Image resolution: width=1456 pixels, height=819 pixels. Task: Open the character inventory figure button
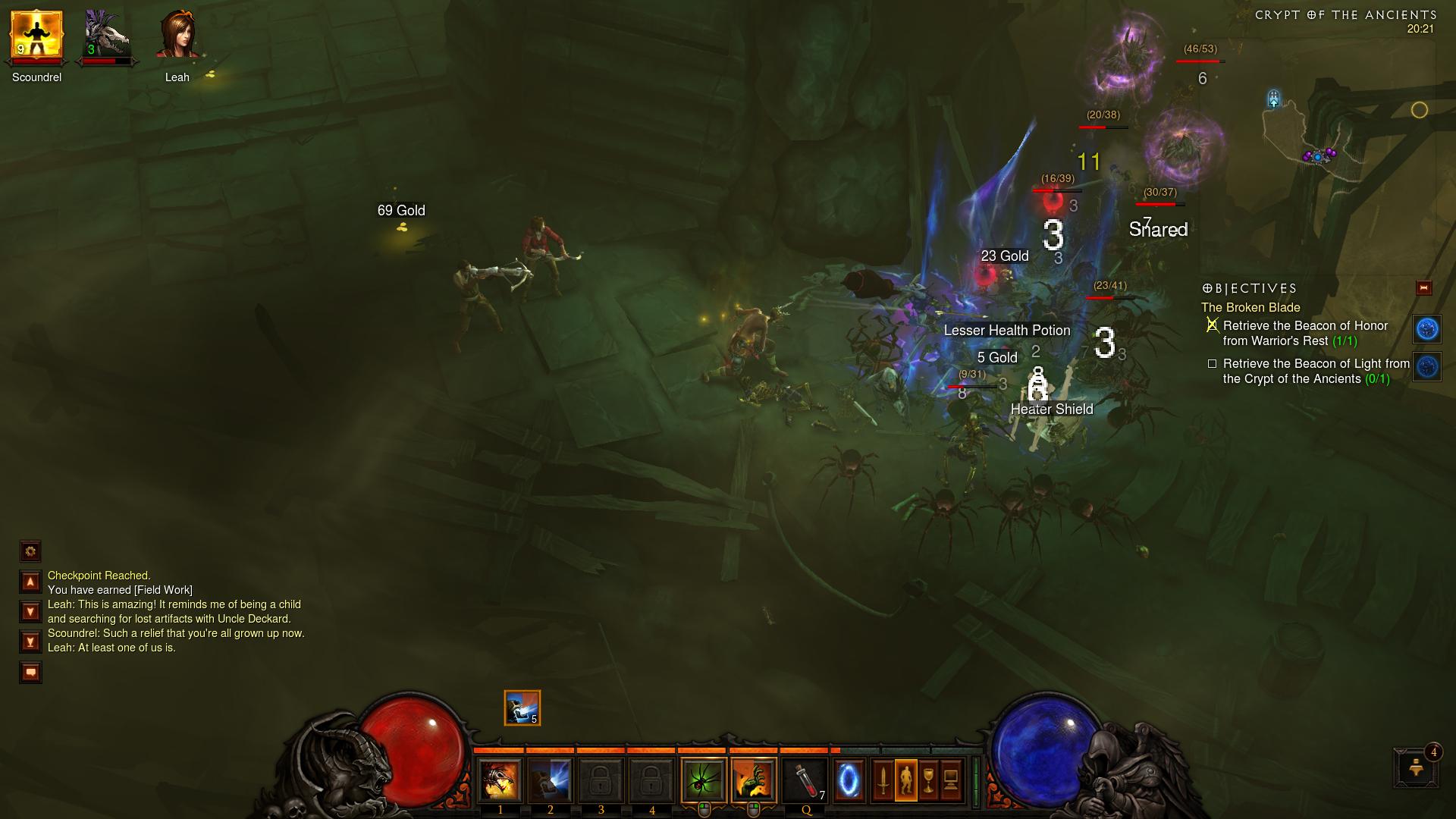[x=905, y=781]
